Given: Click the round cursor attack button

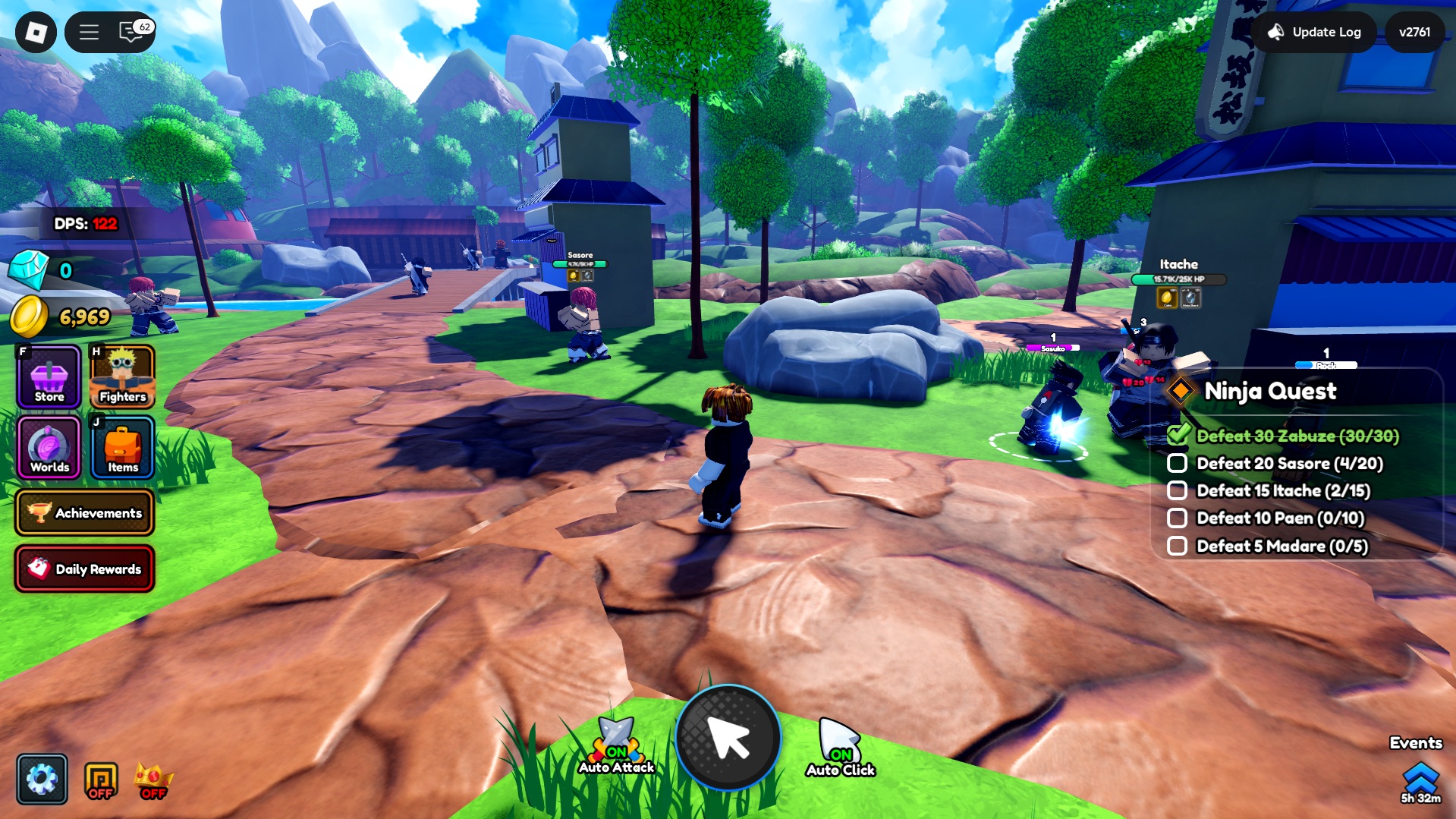Looking at the screenshot, I should pyautogui.click(x=728, y=738).
